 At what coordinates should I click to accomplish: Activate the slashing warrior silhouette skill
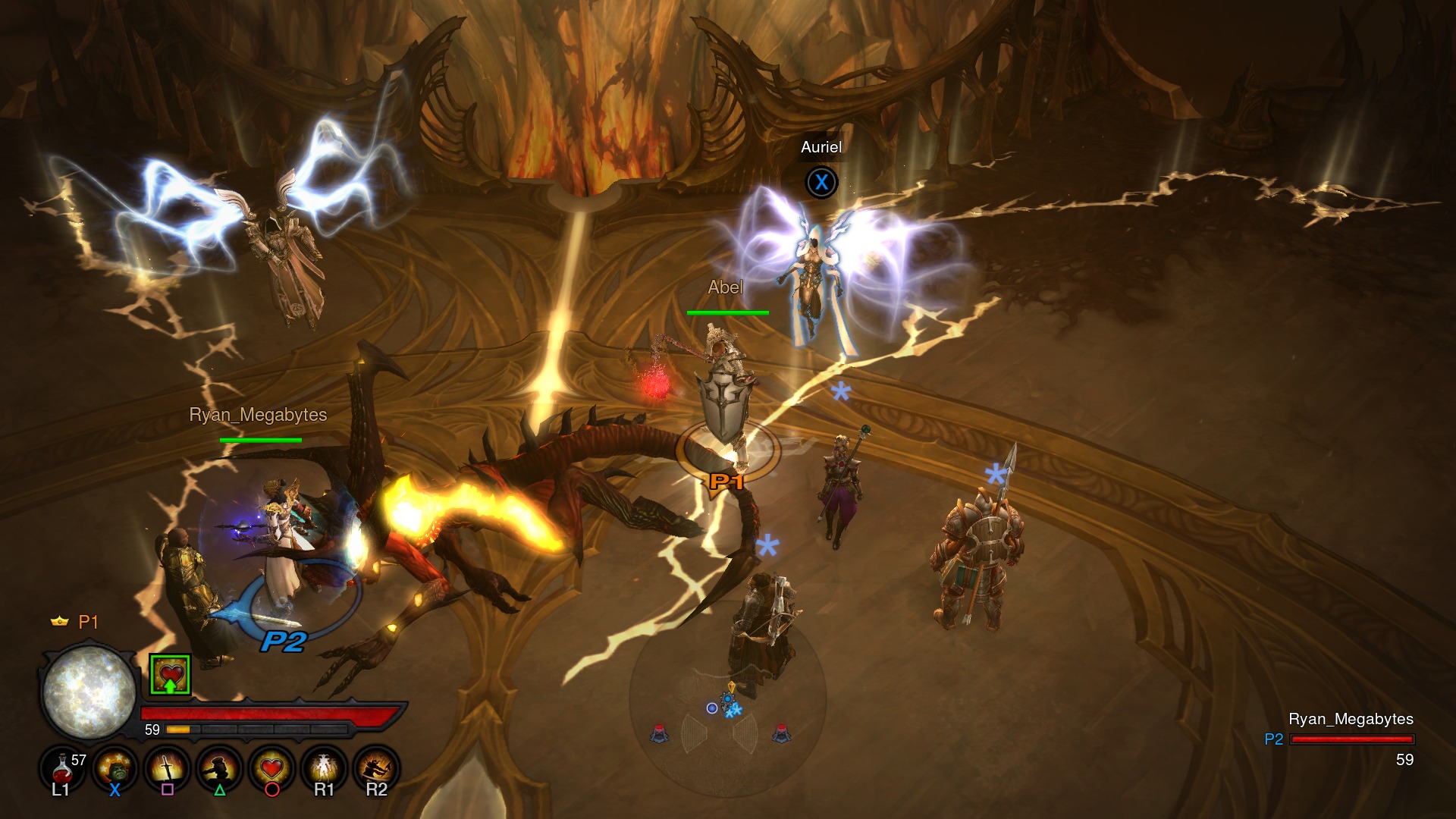coord(376,769)
